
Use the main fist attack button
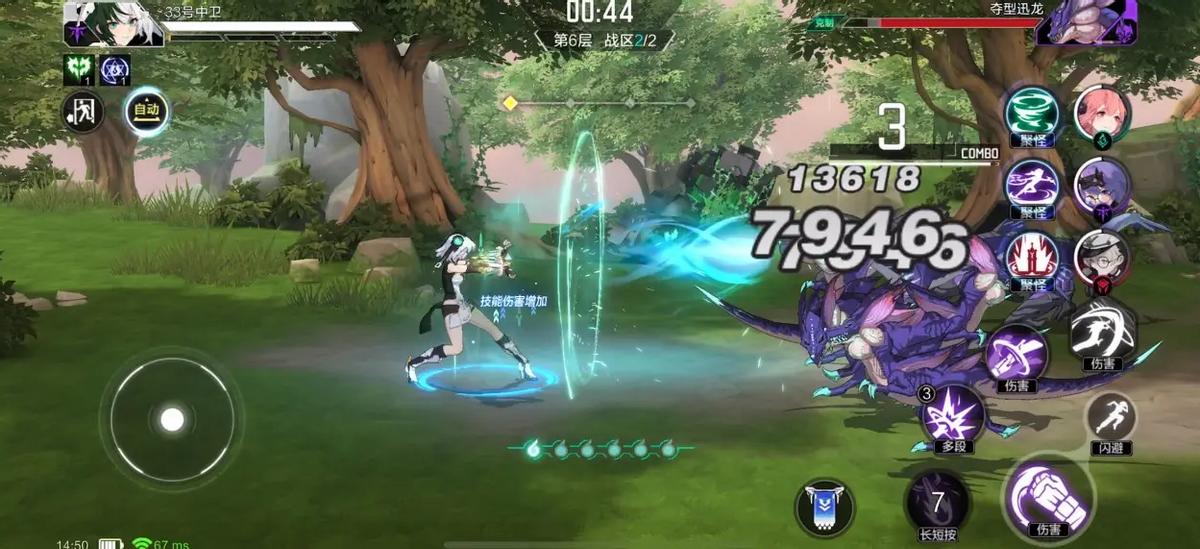1048,495
